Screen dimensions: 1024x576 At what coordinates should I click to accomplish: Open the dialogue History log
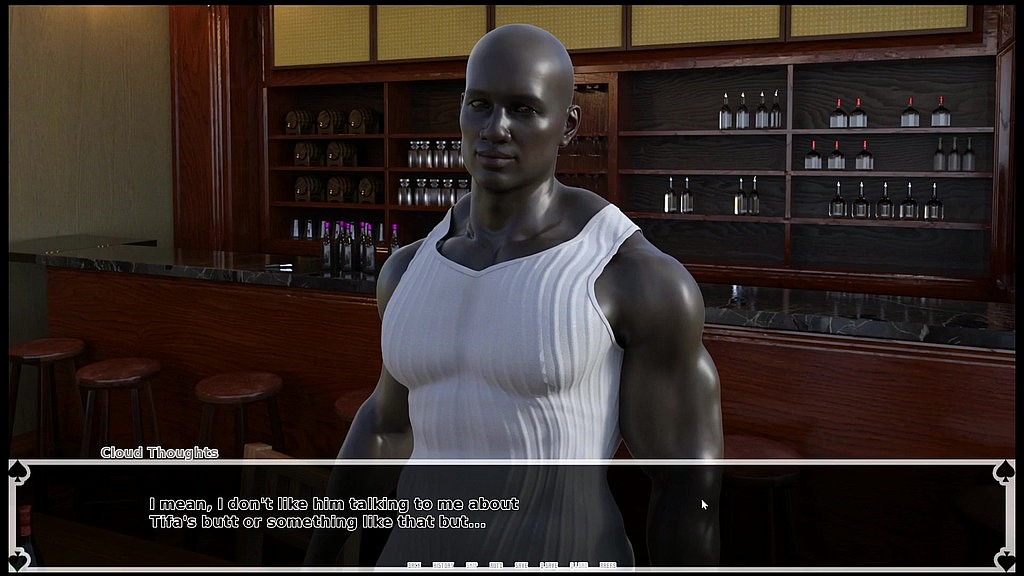coord(442,566)
